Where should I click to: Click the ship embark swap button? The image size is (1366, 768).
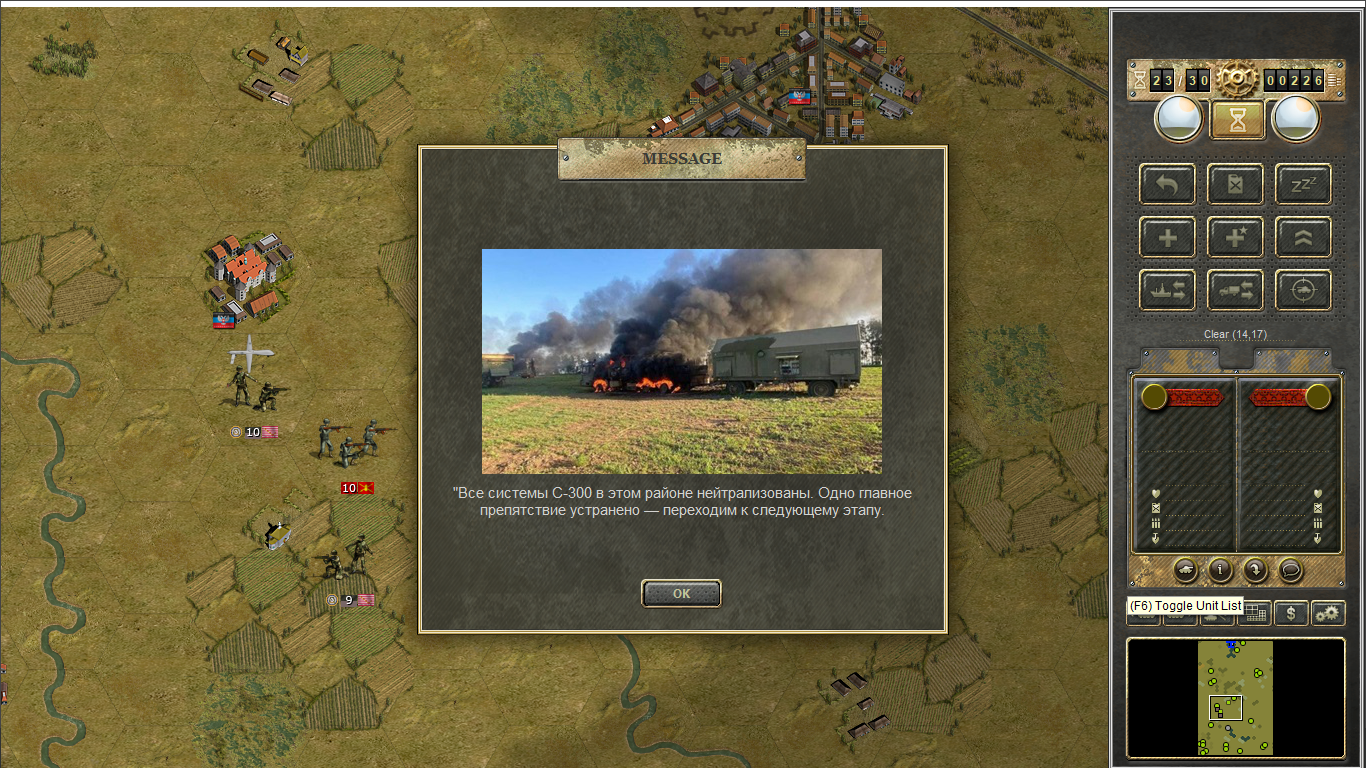[1167, 290]
